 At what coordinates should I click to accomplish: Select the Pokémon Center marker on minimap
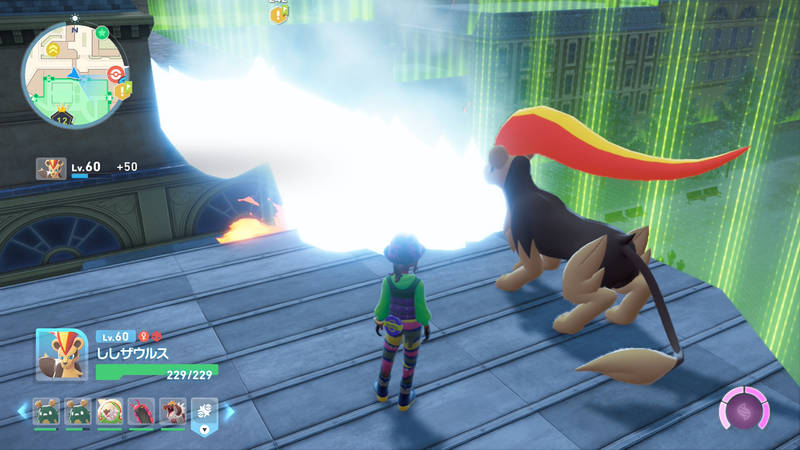[x=116, y=73]
